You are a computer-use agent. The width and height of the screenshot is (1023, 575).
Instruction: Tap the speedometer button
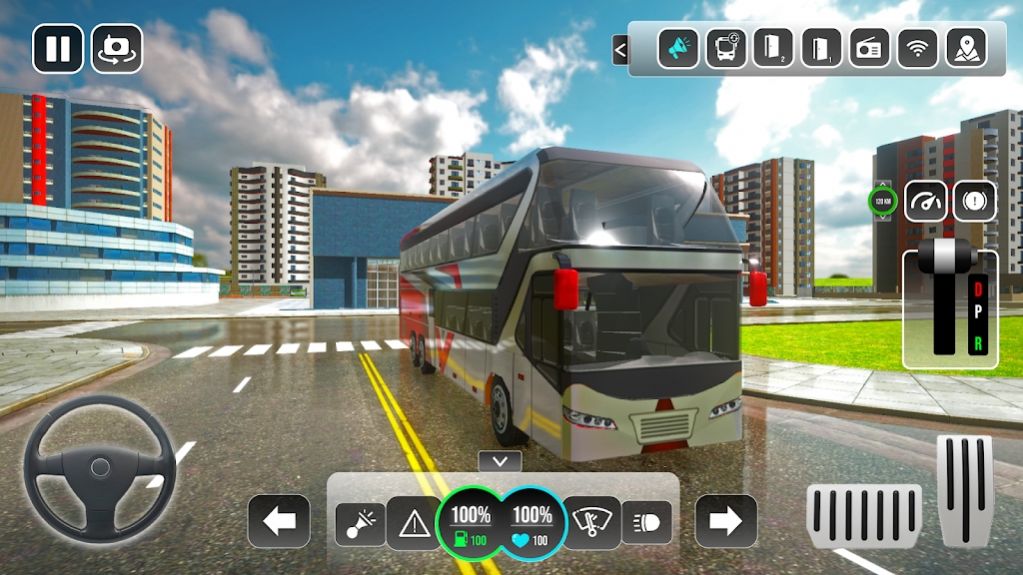point(926,201)
